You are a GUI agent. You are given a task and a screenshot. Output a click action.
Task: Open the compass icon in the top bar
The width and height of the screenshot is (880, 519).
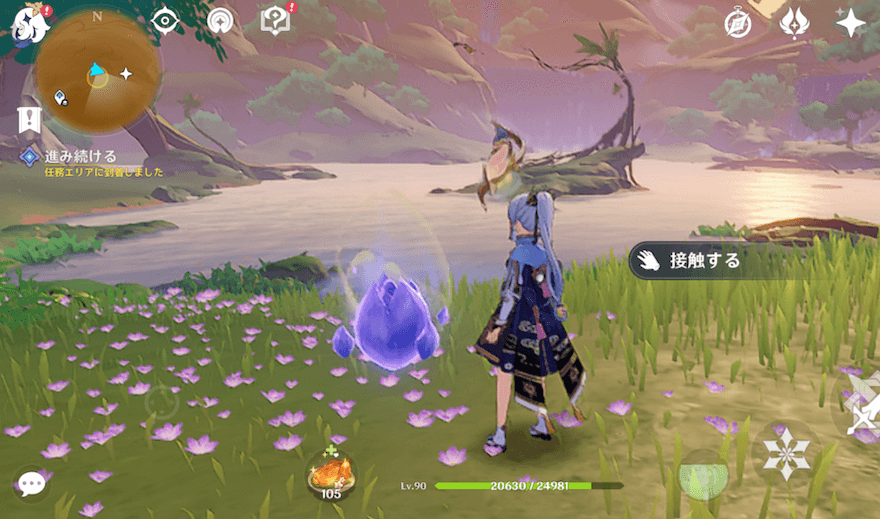(738, 22)
